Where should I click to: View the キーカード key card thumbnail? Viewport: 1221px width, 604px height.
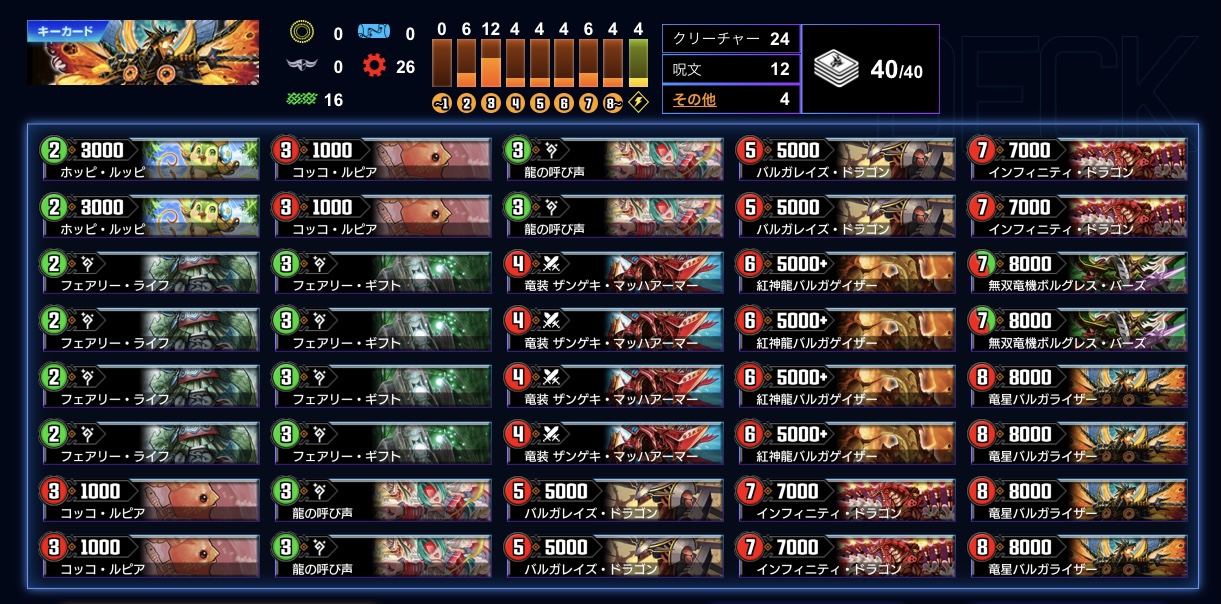143,53
